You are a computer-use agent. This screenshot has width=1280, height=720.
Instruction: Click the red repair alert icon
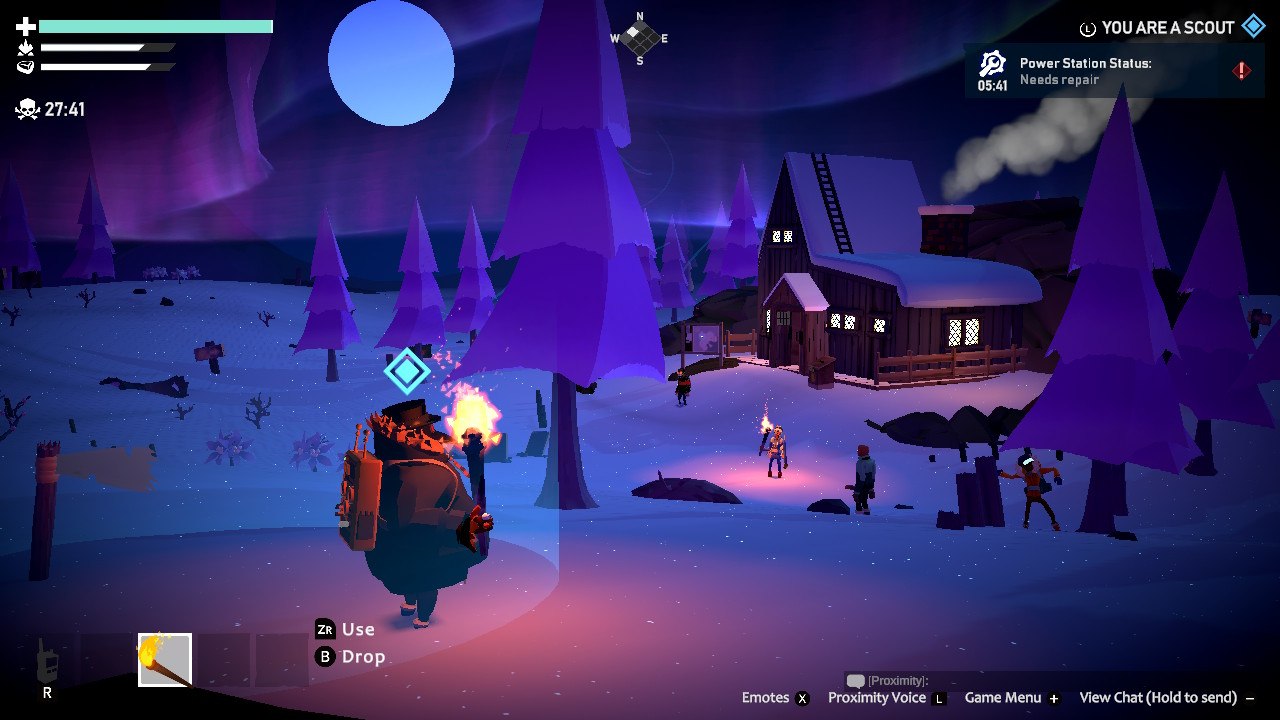(x=1239, y=70)
